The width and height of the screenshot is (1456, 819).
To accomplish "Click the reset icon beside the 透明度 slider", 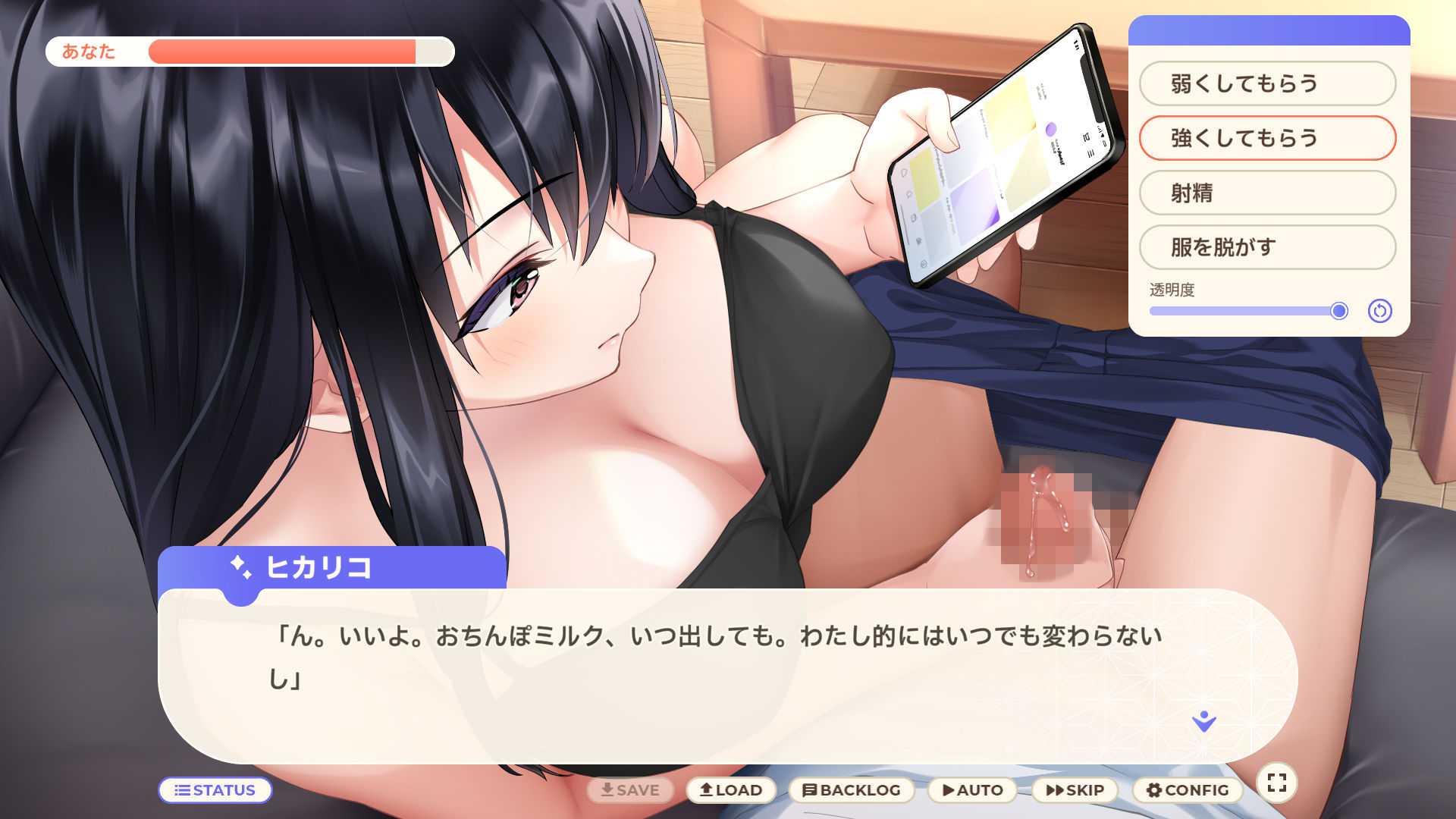I will tap(1381, 311).
